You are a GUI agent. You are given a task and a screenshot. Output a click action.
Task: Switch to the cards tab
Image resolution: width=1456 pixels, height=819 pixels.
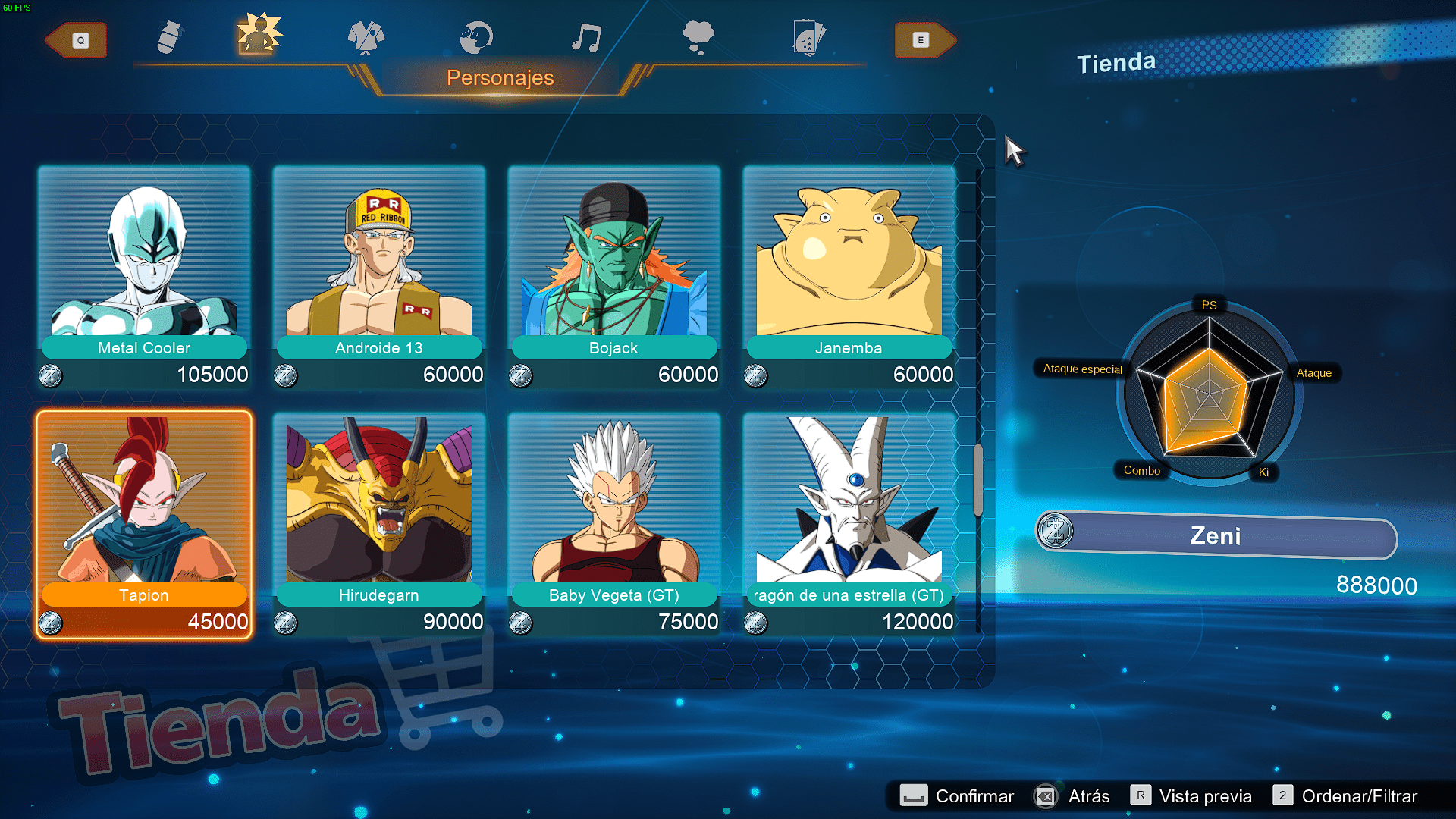(808, 38)
